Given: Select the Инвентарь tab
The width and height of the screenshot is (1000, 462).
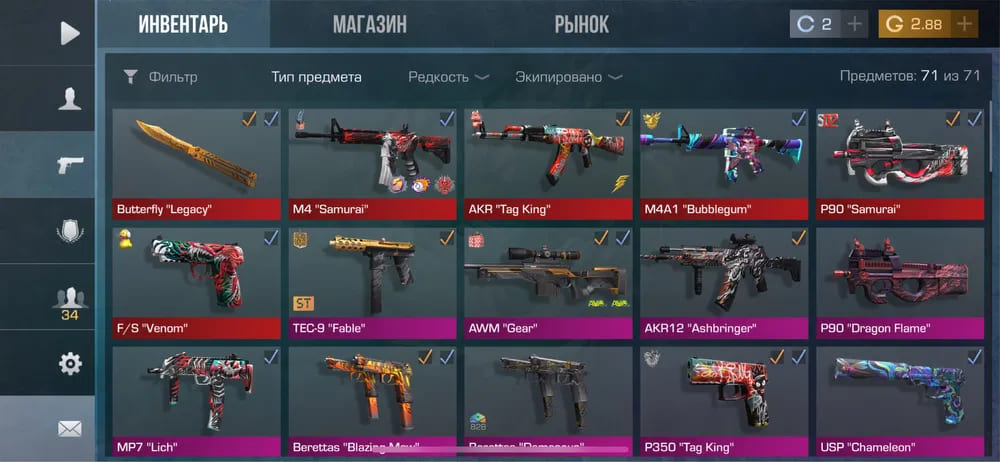Looking at the screenshot, I should (x=183, y=25).
